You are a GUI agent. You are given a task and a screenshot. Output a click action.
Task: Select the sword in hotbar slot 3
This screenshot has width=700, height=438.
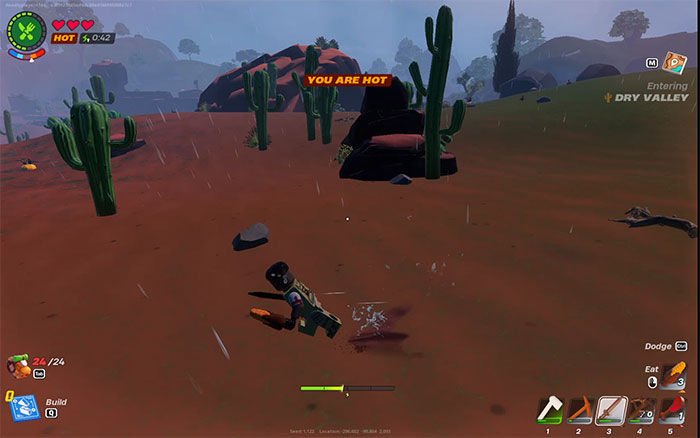[x=610, y=410]
